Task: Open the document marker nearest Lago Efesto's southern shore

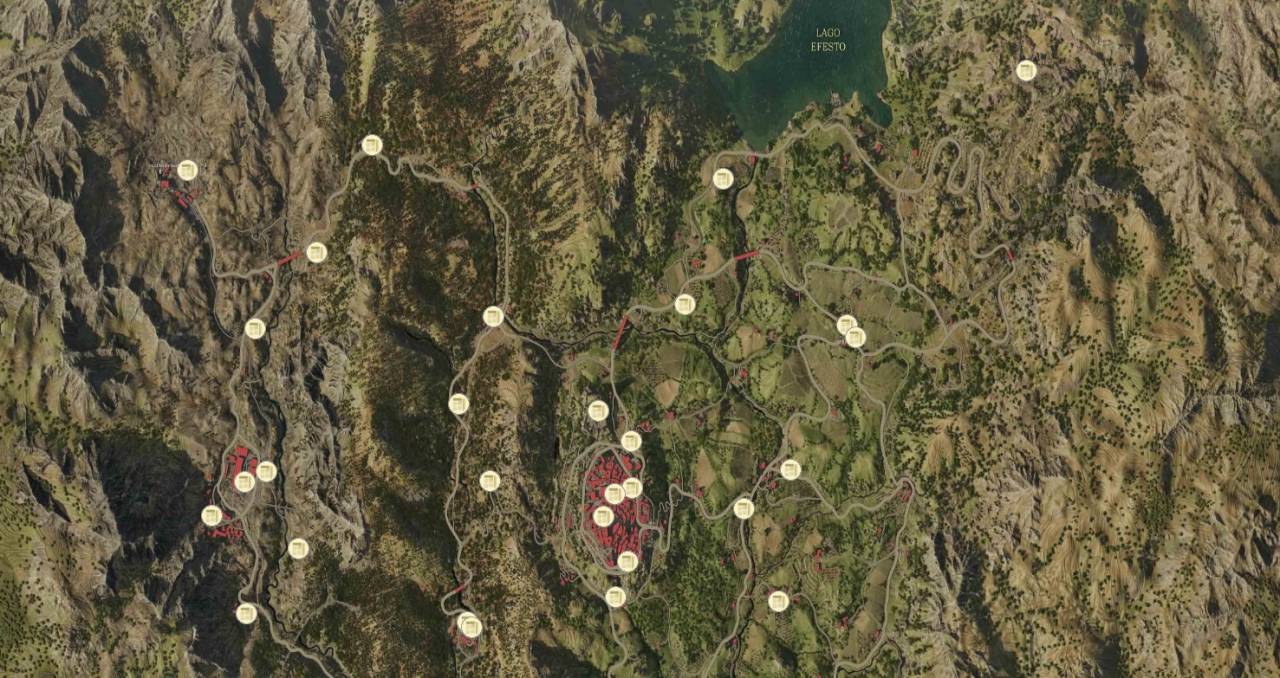Action: tap(723, 179)
